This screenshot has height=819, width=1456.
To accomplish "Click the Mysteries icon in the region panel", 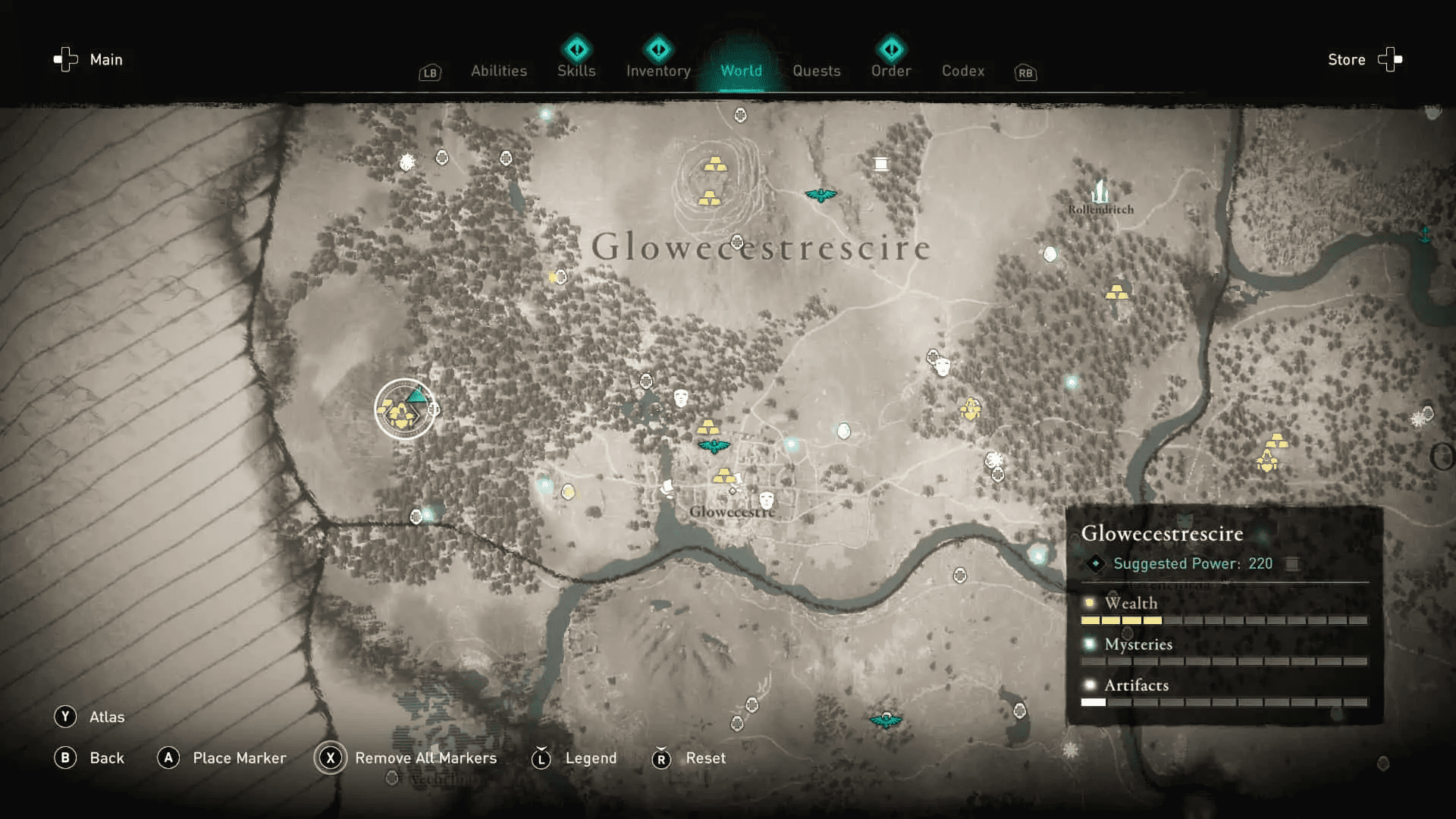I will pyautogui.click(x=1090, y=643).
